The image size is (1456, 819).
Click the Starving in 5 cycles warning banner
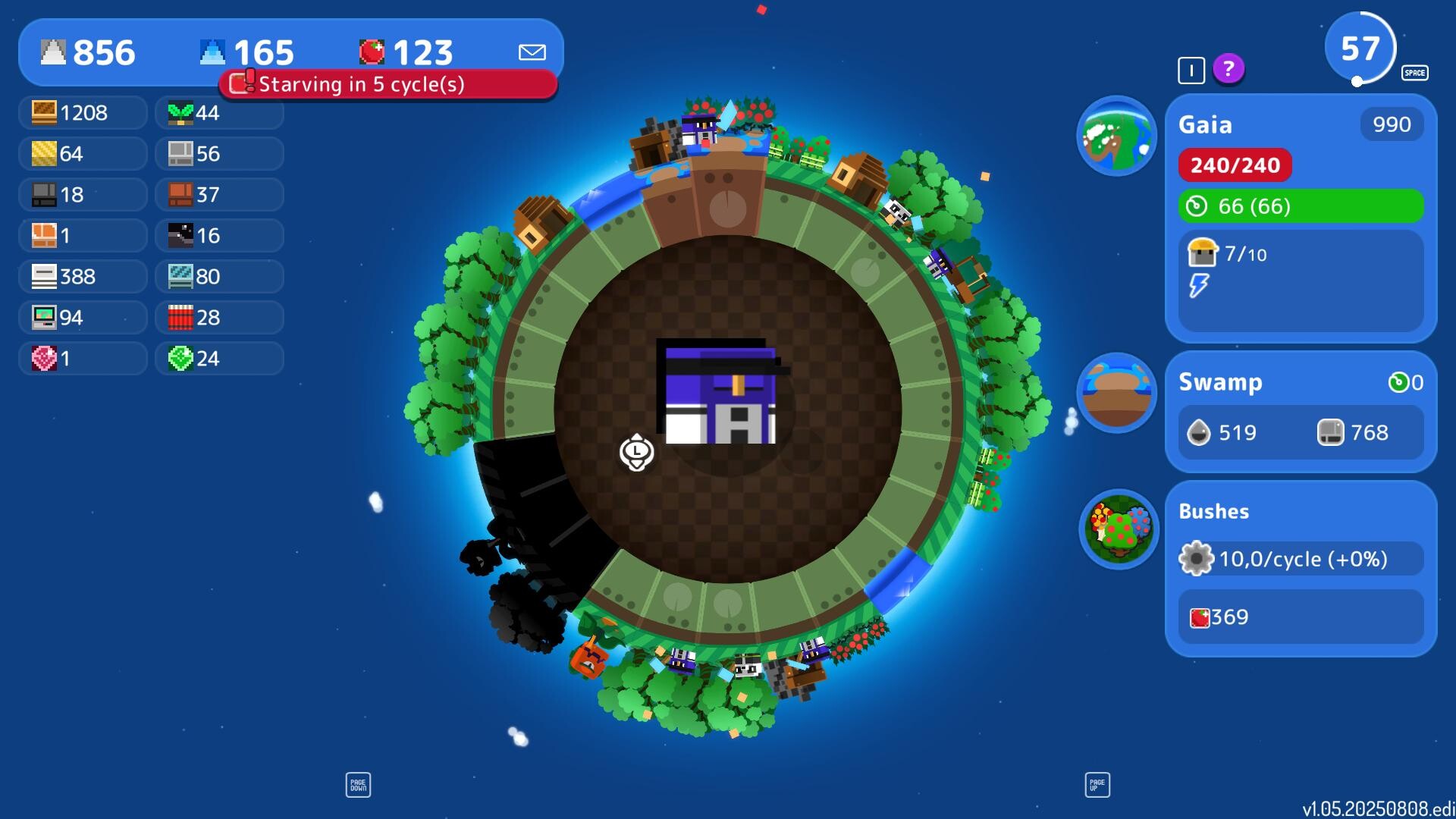pyautogui.click(x=389, y=84)
